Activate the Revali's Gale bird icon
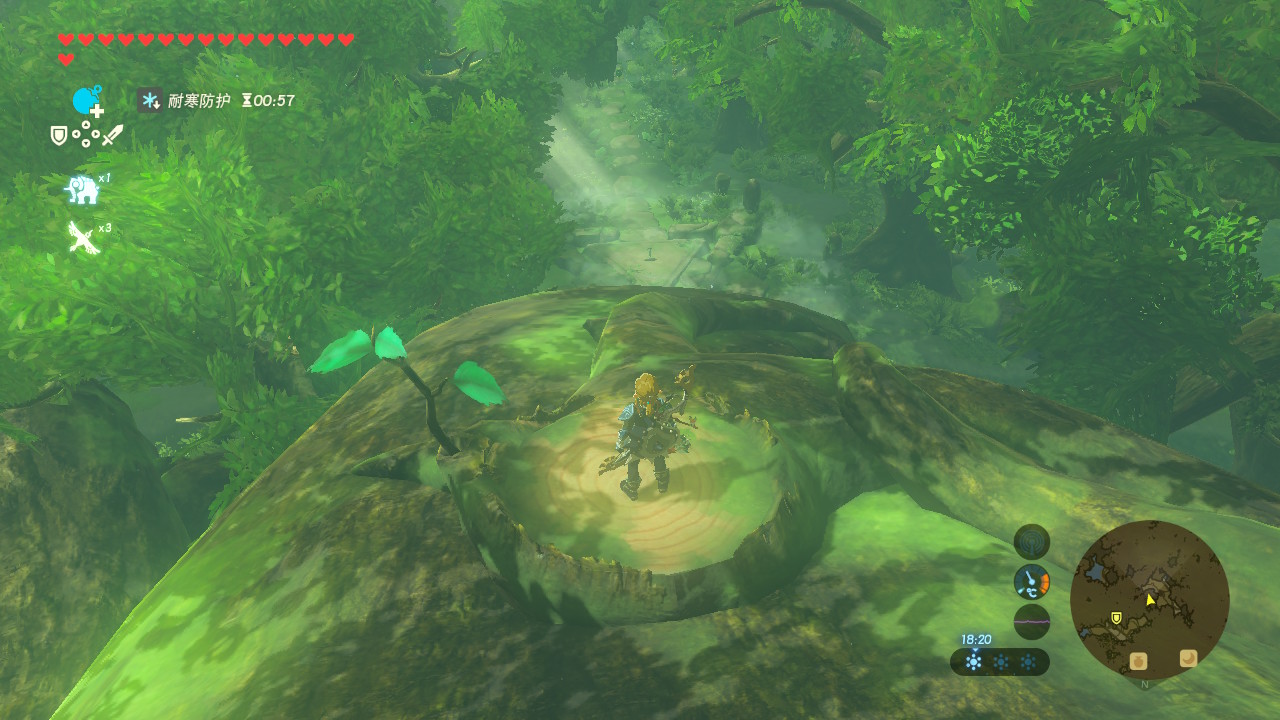Viewport: 1280px width, 720px height. coord(82,238)
